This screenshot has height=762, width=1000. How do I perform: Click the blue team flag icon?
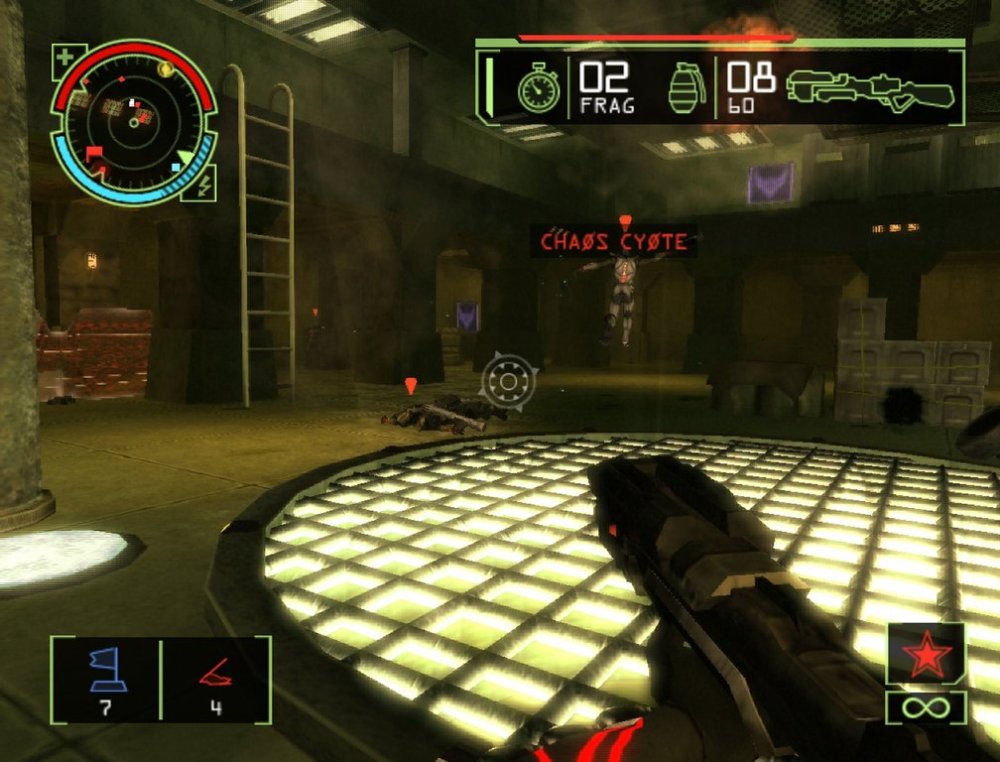(105, 670)
